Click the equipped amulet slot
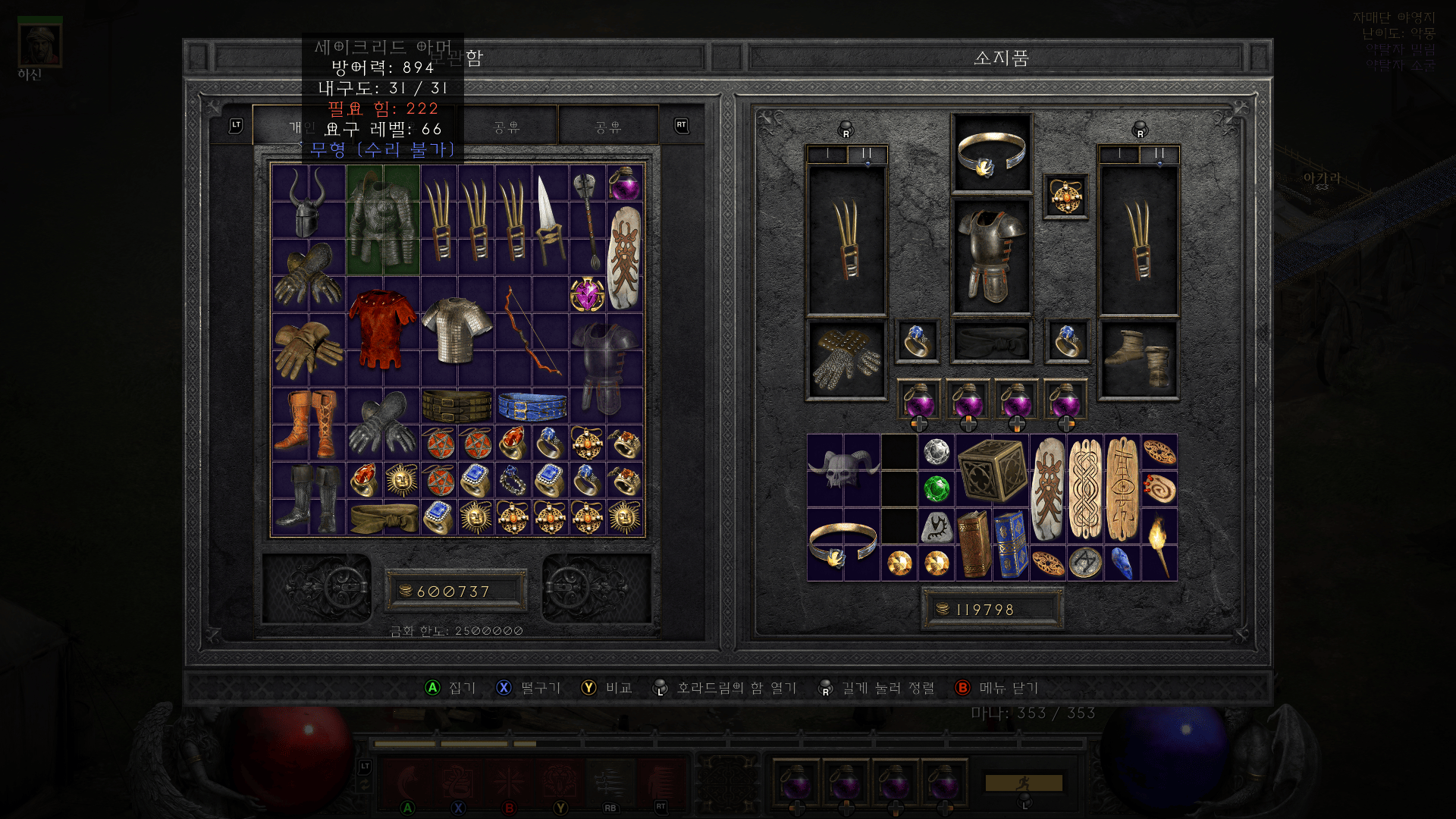1456x819 pixels. pos(1065,196)
